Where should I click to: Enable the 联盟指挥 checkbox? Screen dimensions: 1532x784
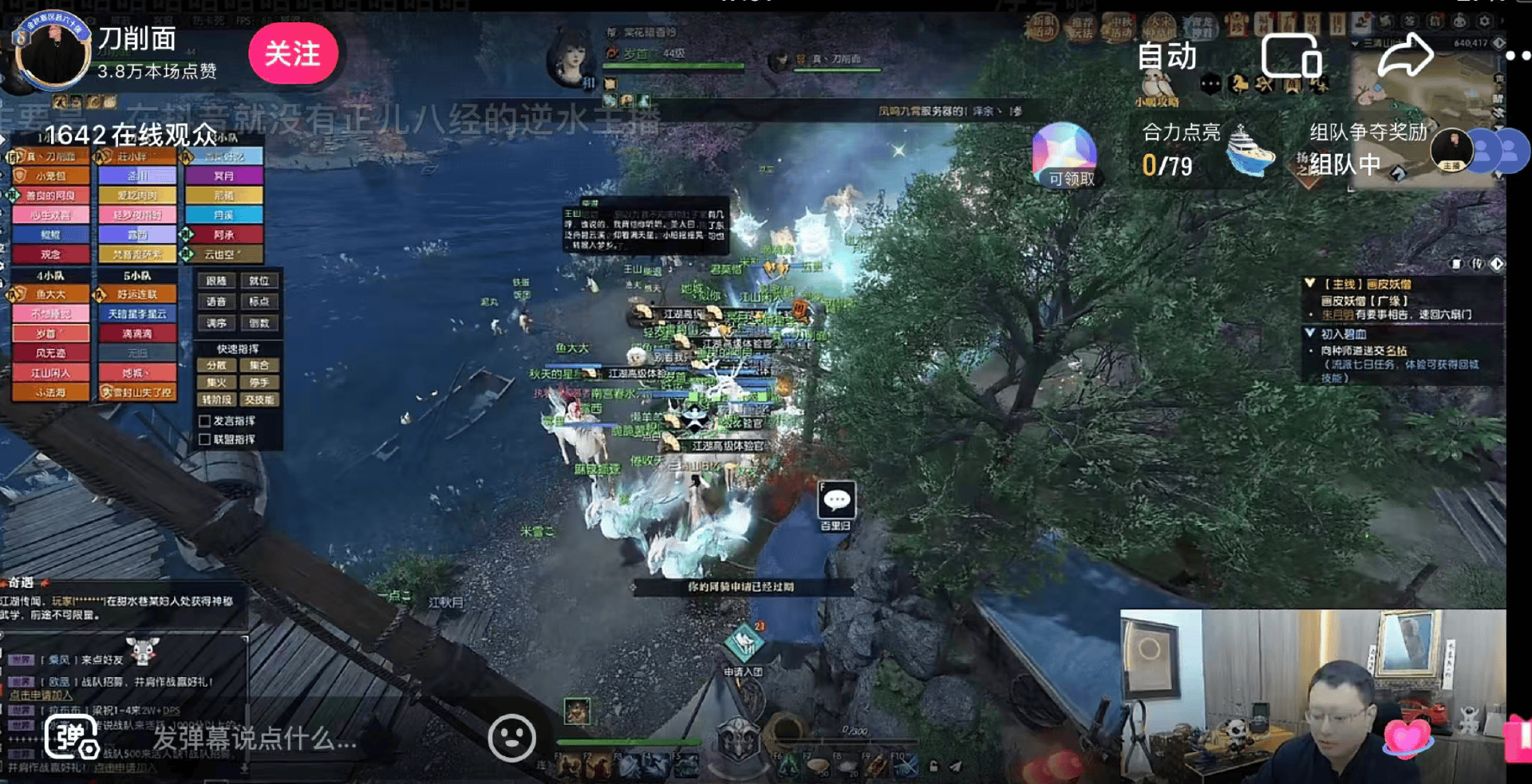pos(205,439)
